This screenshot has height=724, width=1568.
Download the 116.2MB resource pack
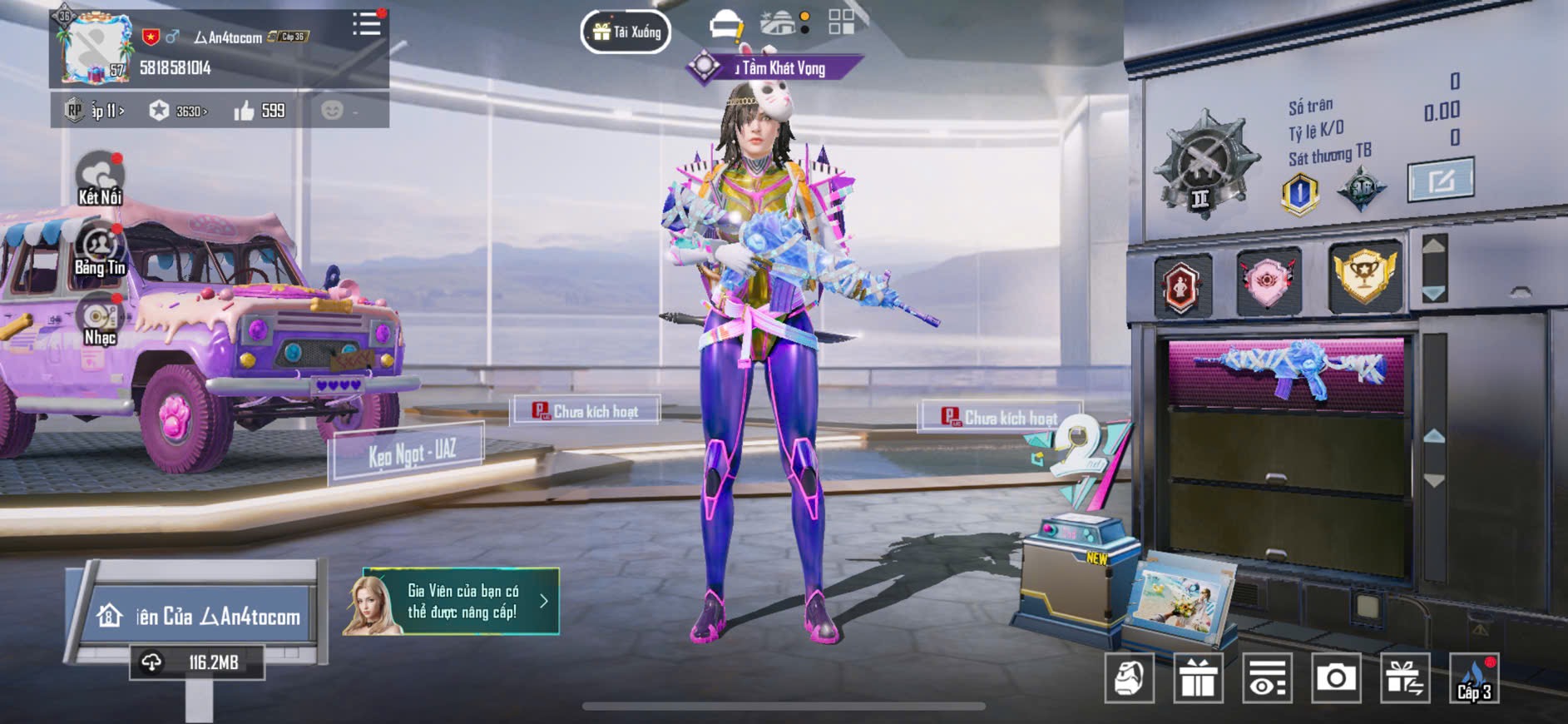[x=197, y=662]
